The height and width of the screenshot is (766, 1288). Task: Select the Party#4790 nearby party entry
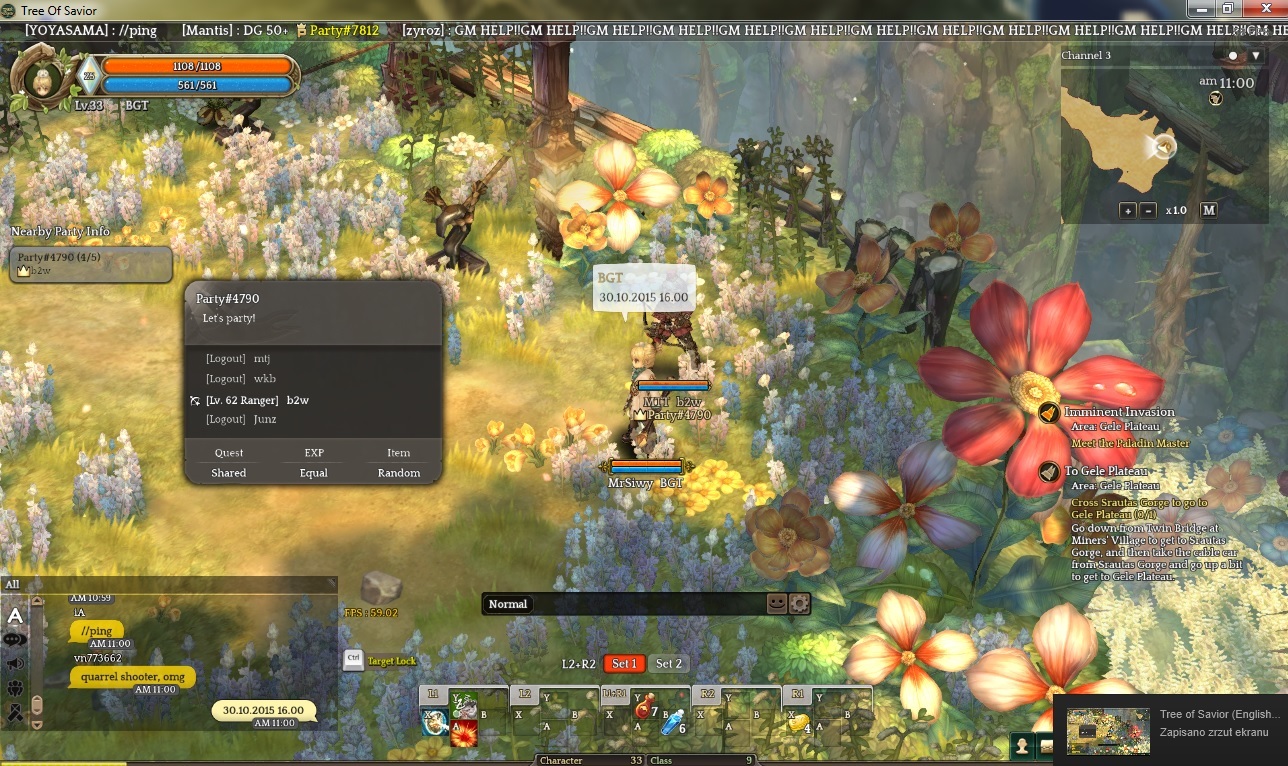pyautogui.click(x=90, y=264)
